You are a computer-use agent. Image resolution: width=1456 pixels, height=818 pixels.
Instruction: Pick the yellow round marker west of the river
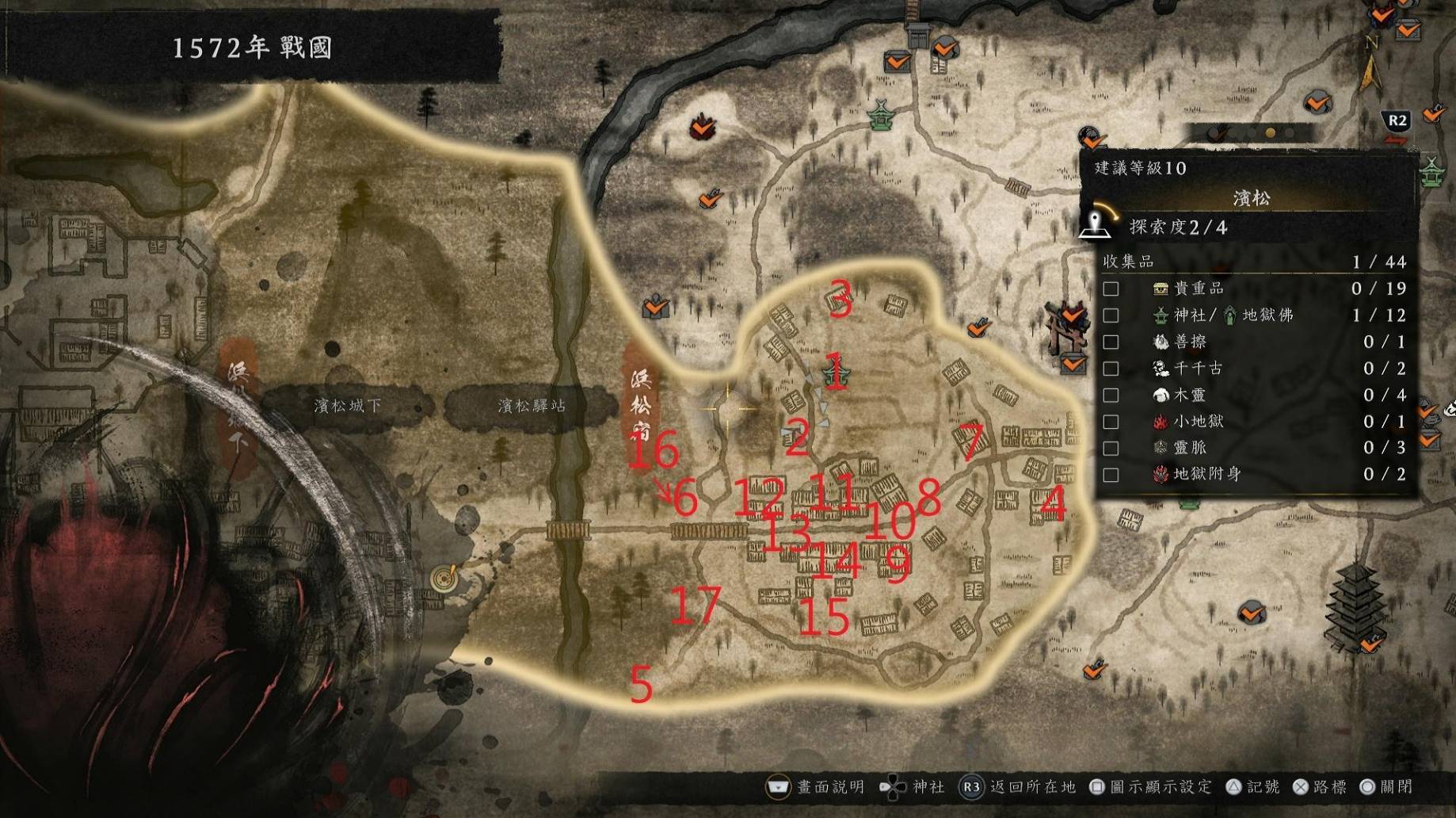point(444,578)
